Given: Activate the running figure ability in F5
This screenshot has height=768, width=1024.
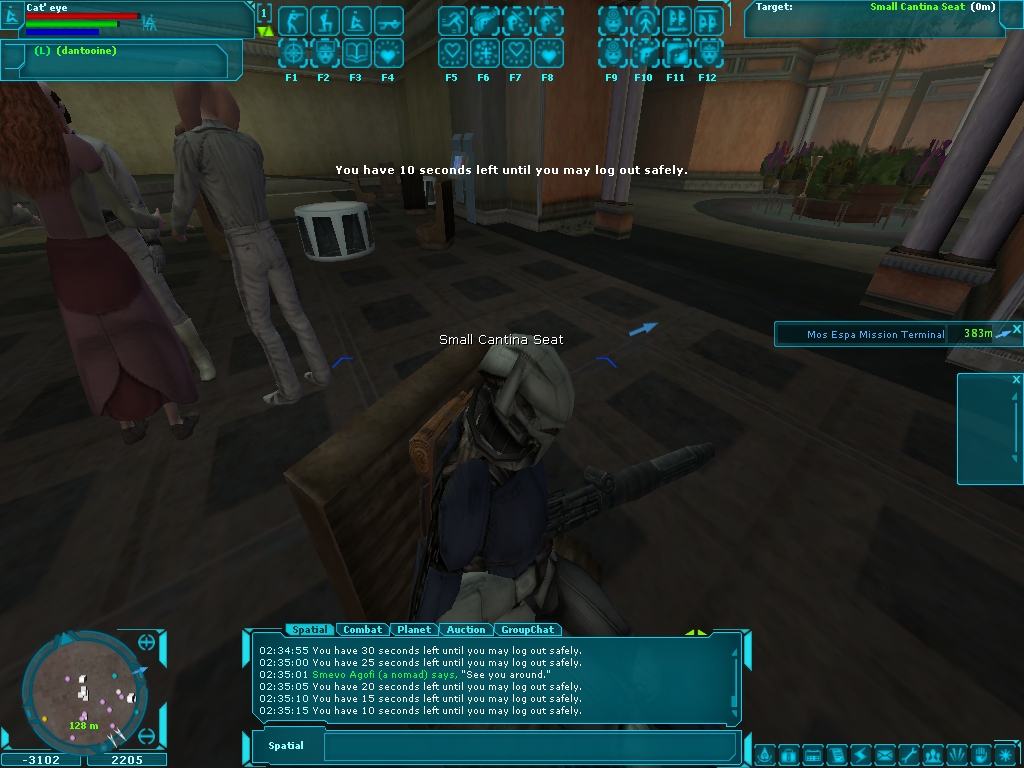Looking at the screenshot, I should (x=452, y=21).
